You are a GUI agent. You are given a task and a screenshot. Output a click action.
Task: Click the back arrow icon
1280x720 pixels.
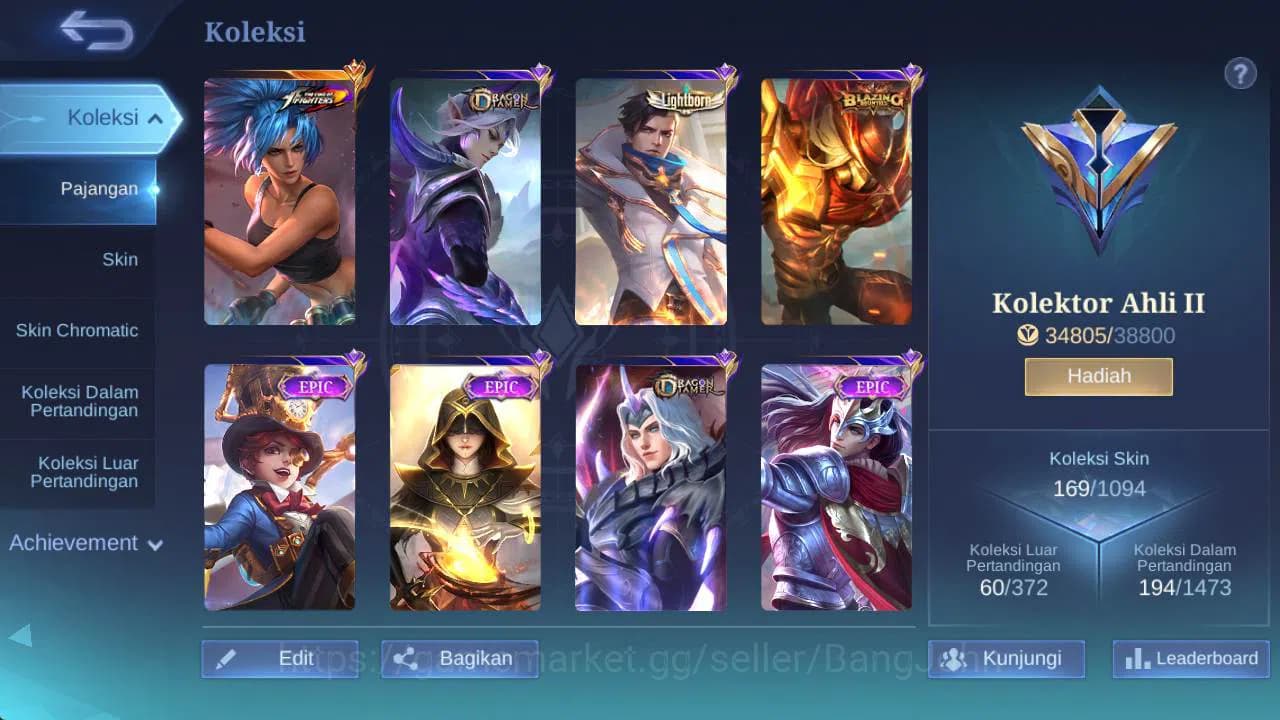pyautogui.click(x=93, y=31)
